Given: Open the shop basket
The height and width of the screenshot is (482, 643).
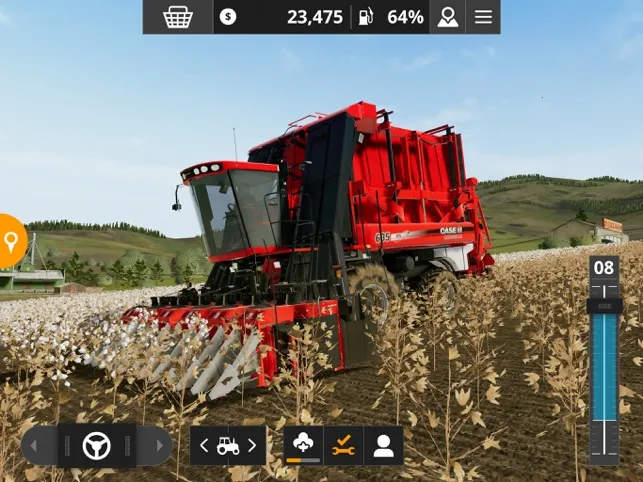Looking at the screenshot, I should (x=178, y=17).
